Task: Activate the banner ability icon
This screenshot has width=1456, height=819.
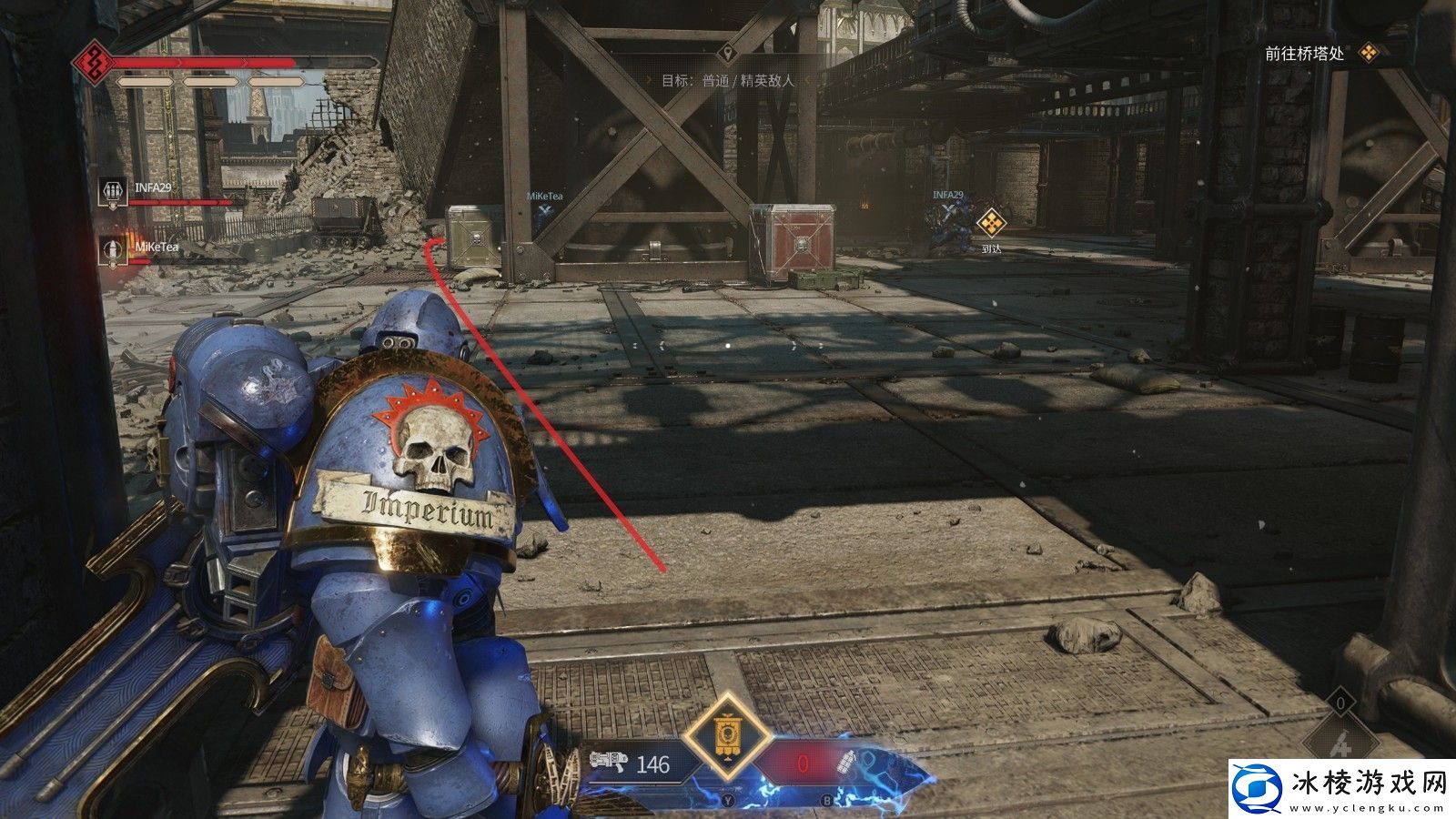Action: coord(724,733)
